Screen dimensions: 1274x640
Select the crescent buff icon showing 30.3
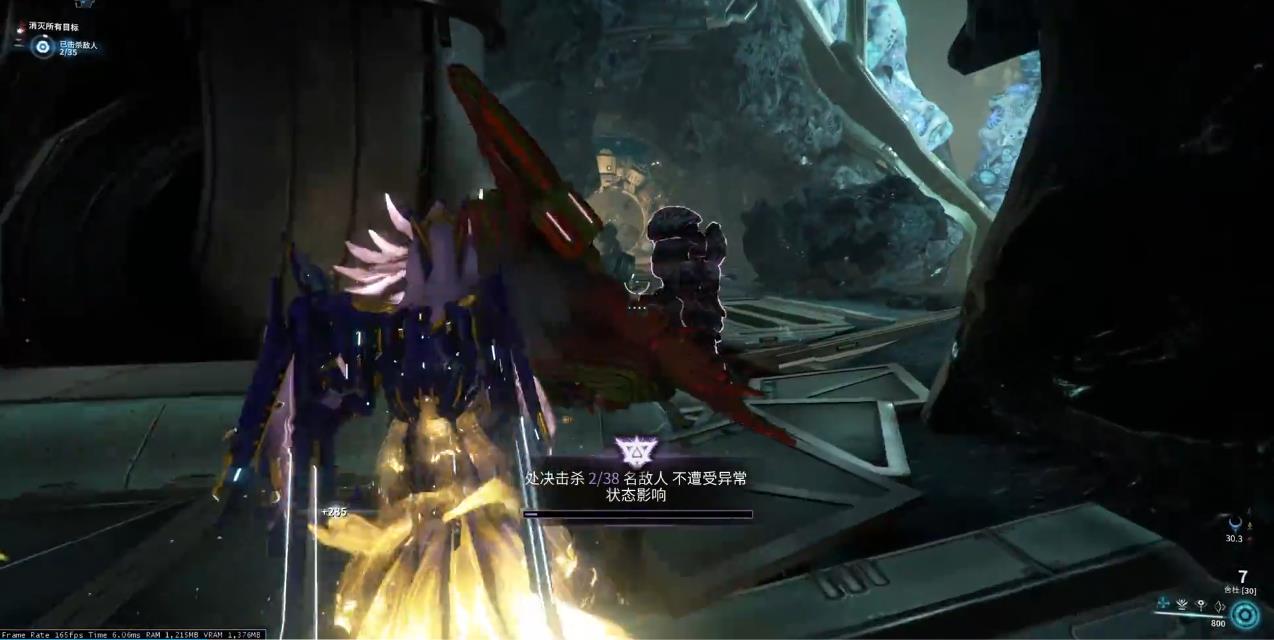coord(1235,522)
